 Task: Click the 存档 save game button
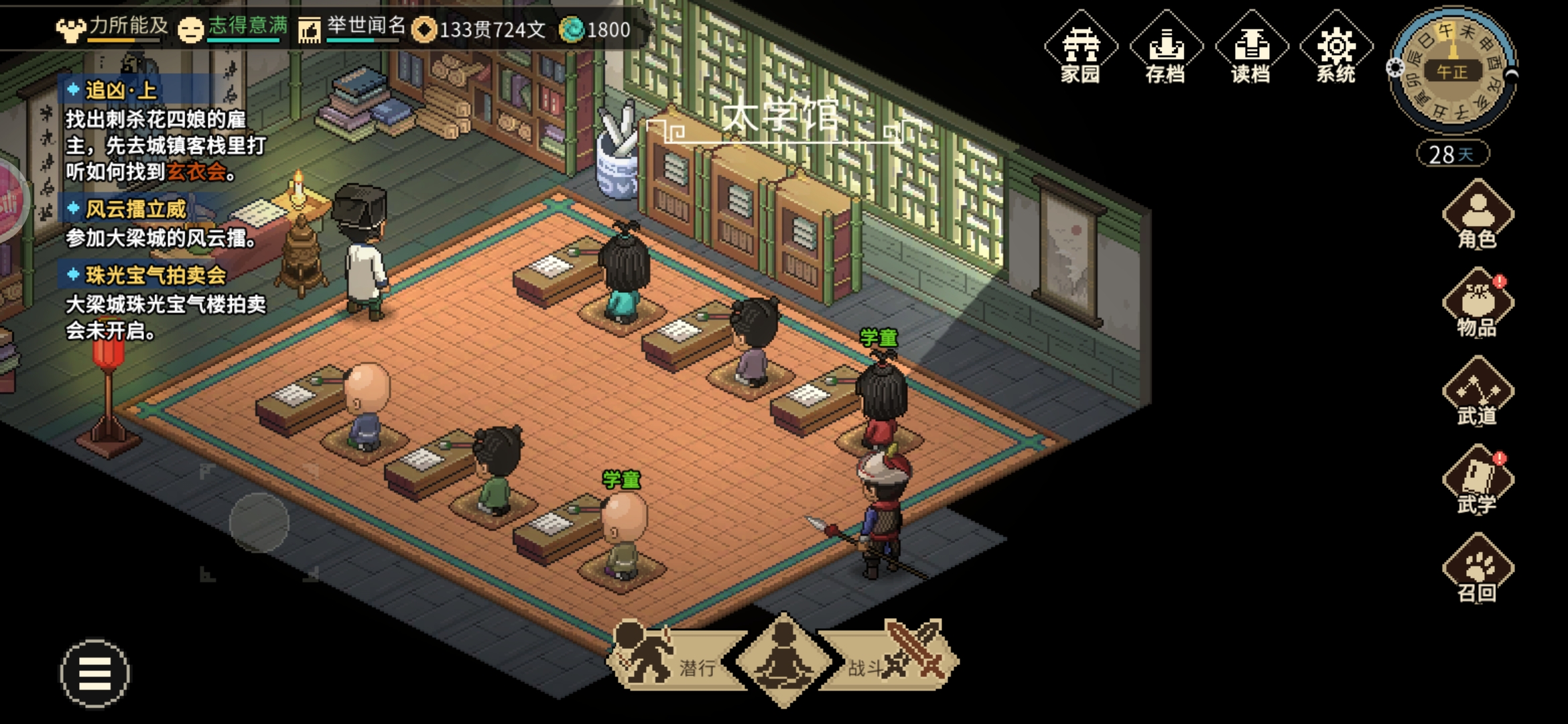tap(1166, 48)
